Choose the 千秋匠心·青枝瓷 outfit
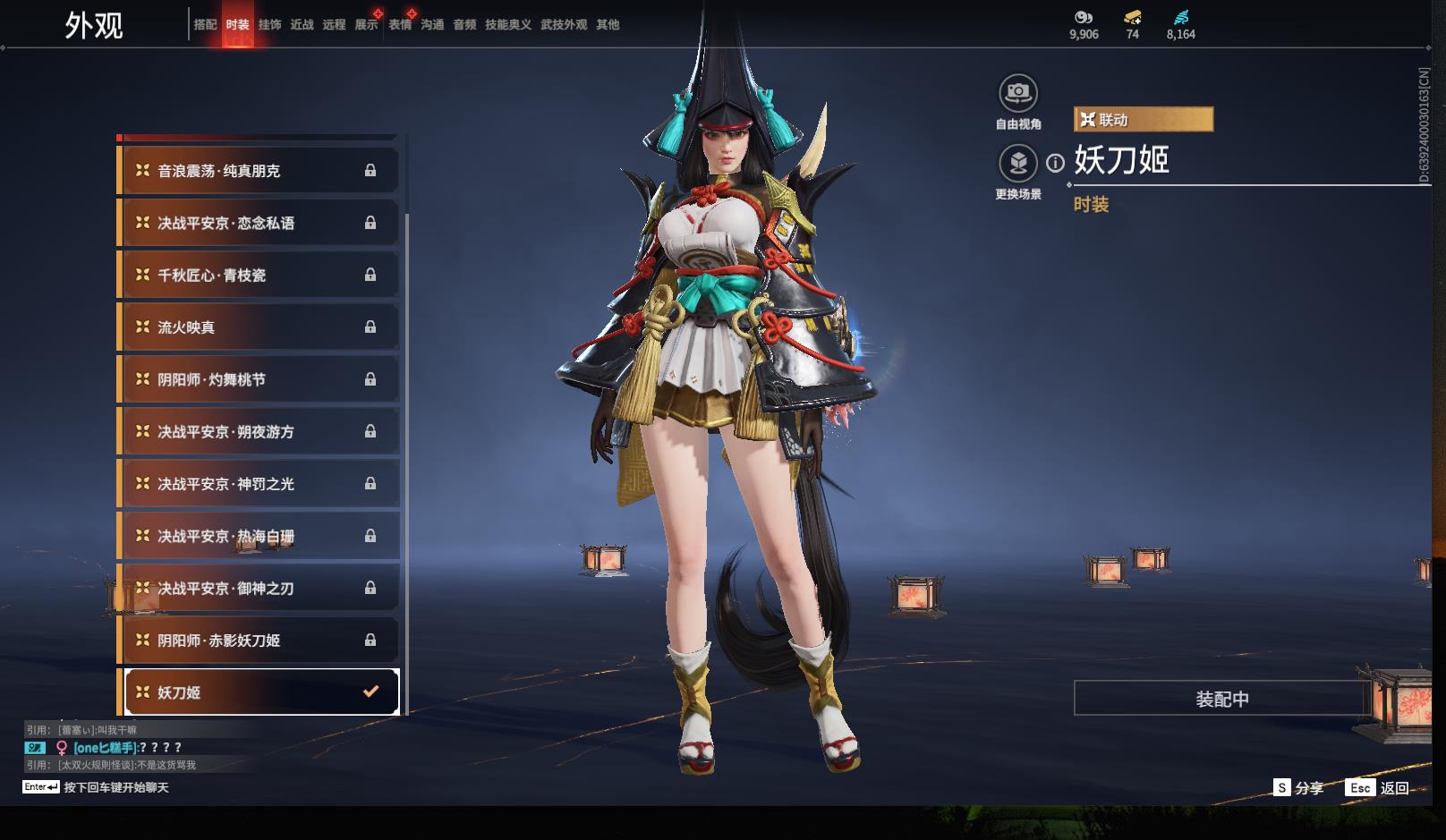Image resolution: width=1446 pixels, height=840 pixels. coord(259,276)
